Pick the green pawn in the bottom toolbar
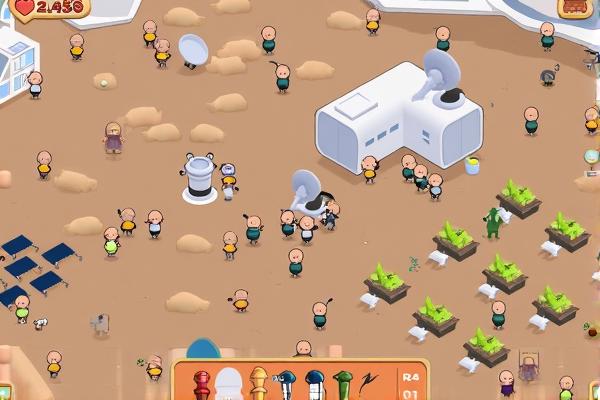Screen dimensions: 600x400 tap(343, 385)
